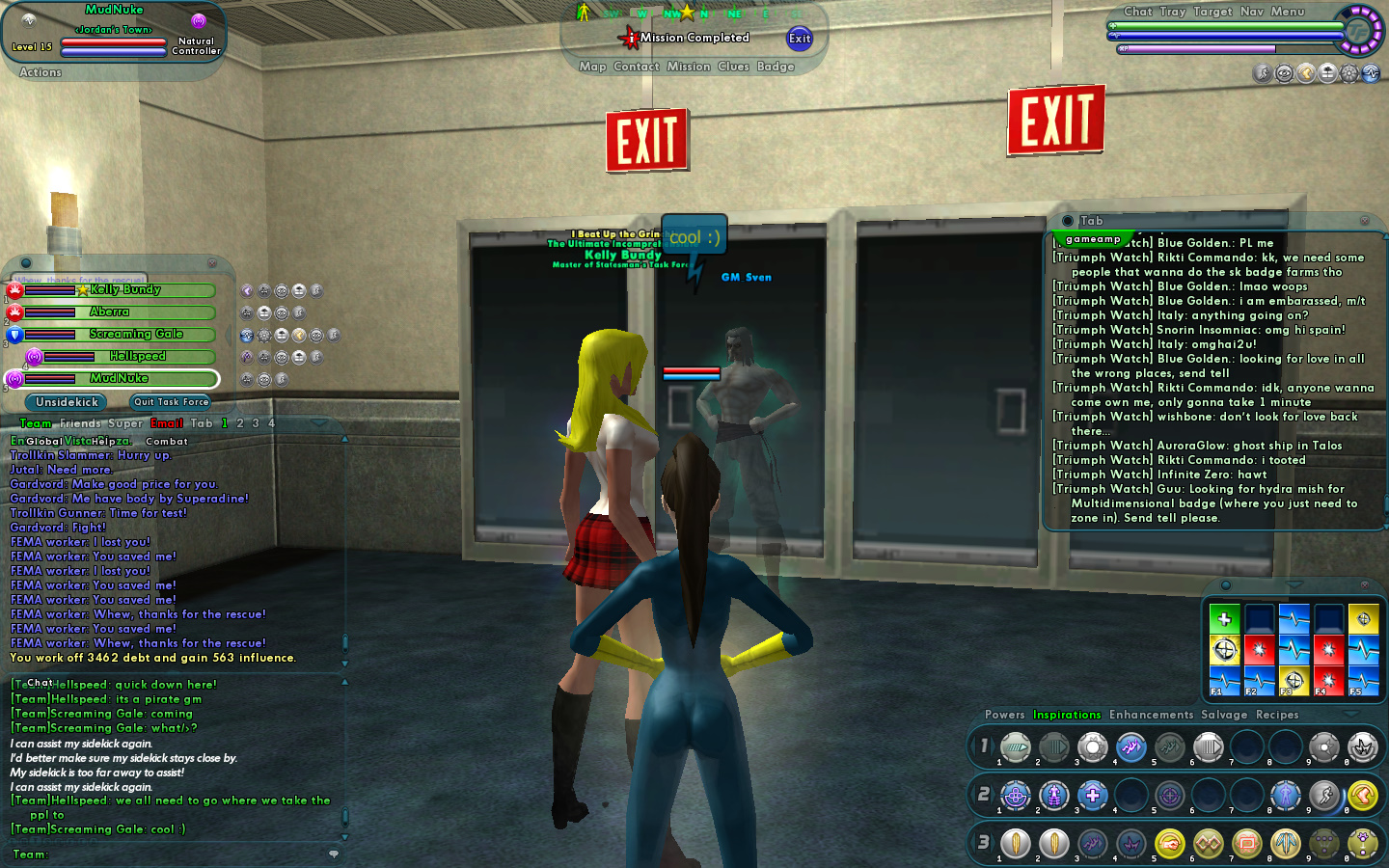1389x868 pixels.
Task: Show the Mission panel
Action: click(x=688, y=67)
